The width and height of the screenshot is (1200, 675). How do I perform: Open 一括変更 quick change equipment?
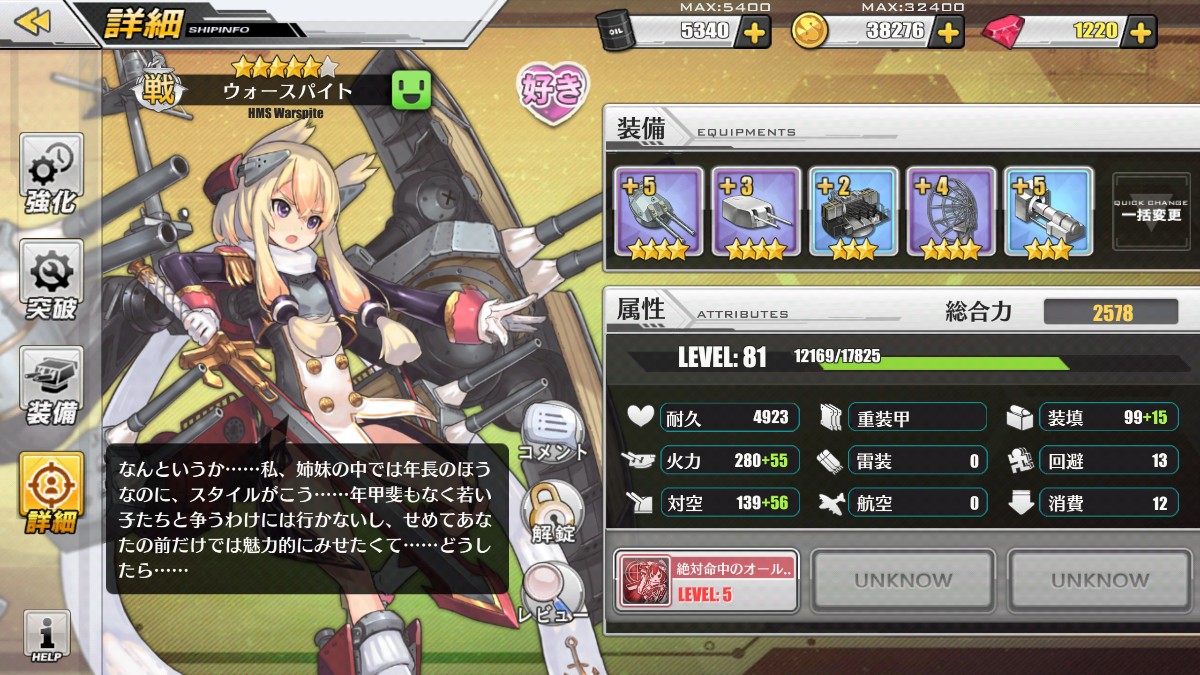1152,212
